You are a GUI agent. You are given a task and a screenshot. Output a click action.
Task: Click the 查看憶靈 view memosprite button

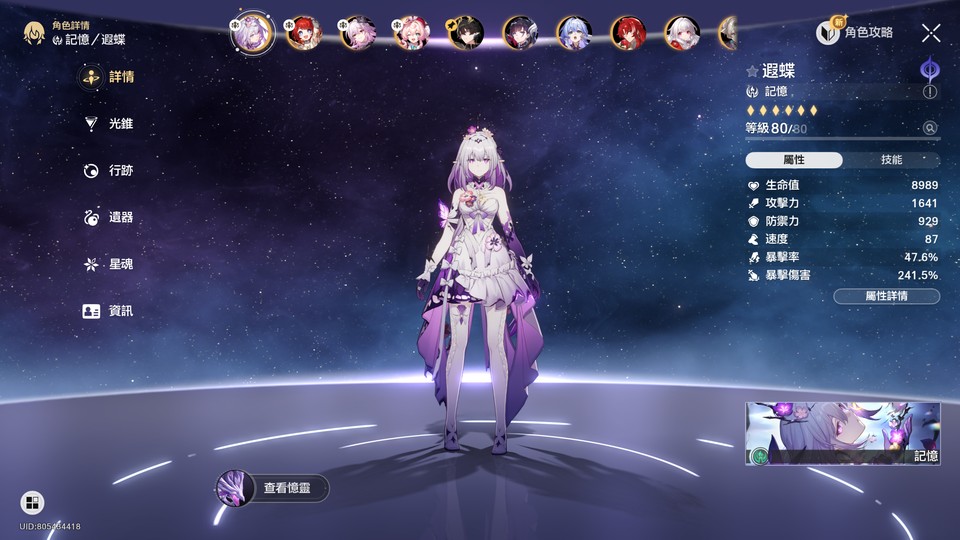[273, 488]
